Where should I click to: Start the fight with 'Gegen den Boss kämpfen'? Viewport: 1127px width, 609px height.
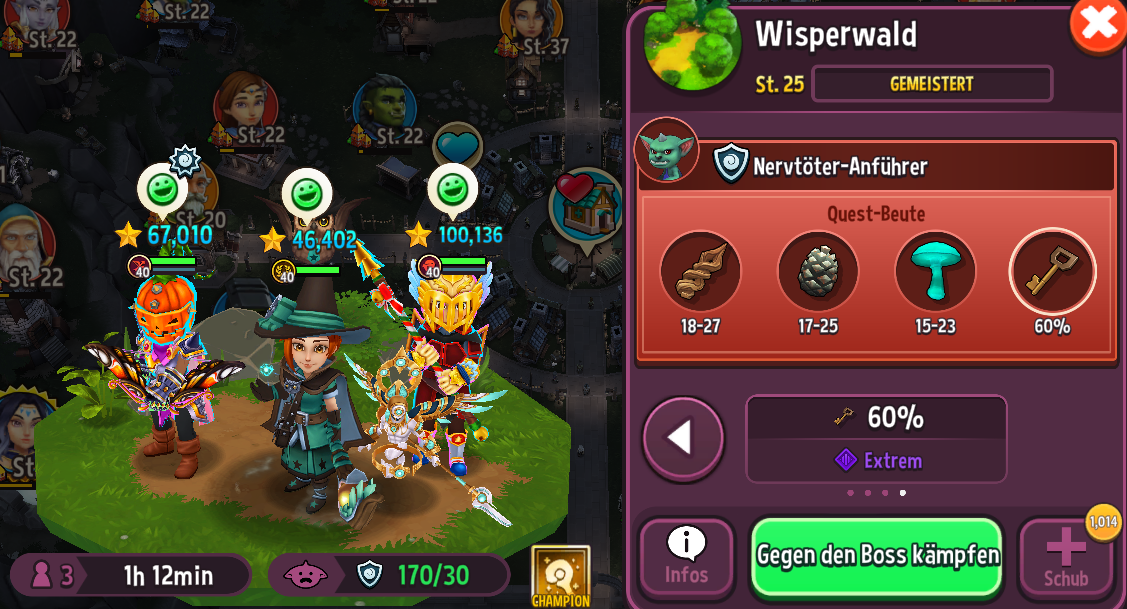pos(877,556)
